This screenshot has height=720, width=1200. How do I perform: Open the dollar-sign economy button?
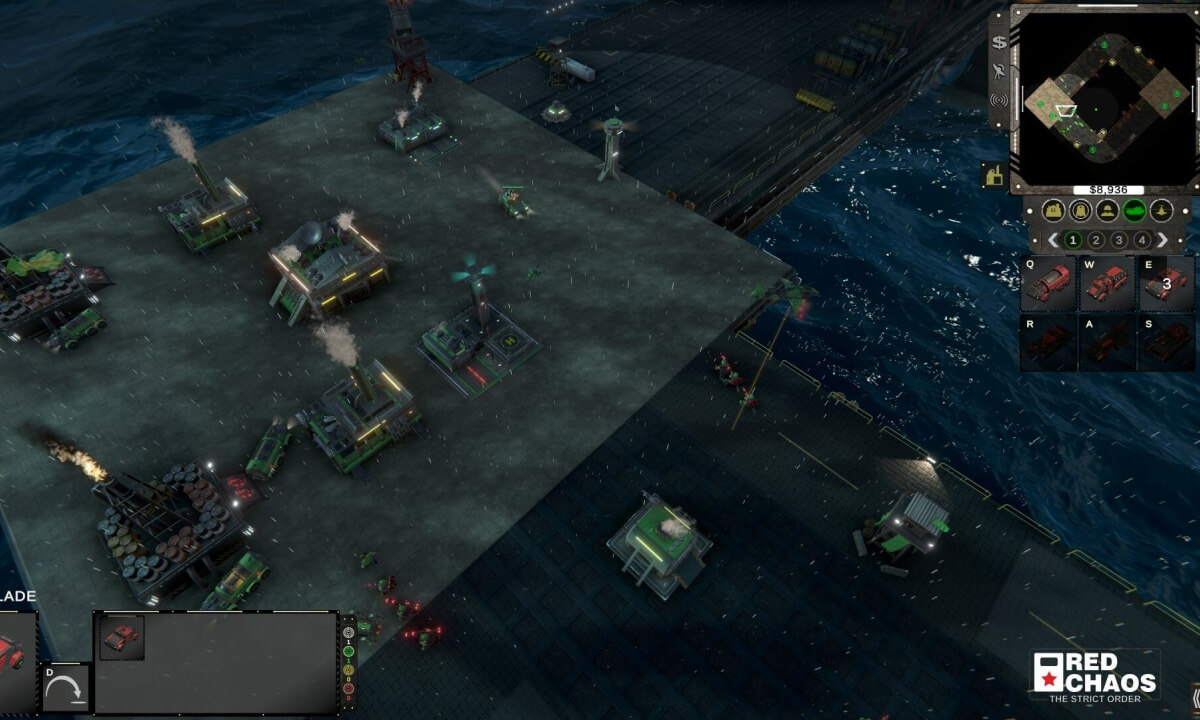998,42
